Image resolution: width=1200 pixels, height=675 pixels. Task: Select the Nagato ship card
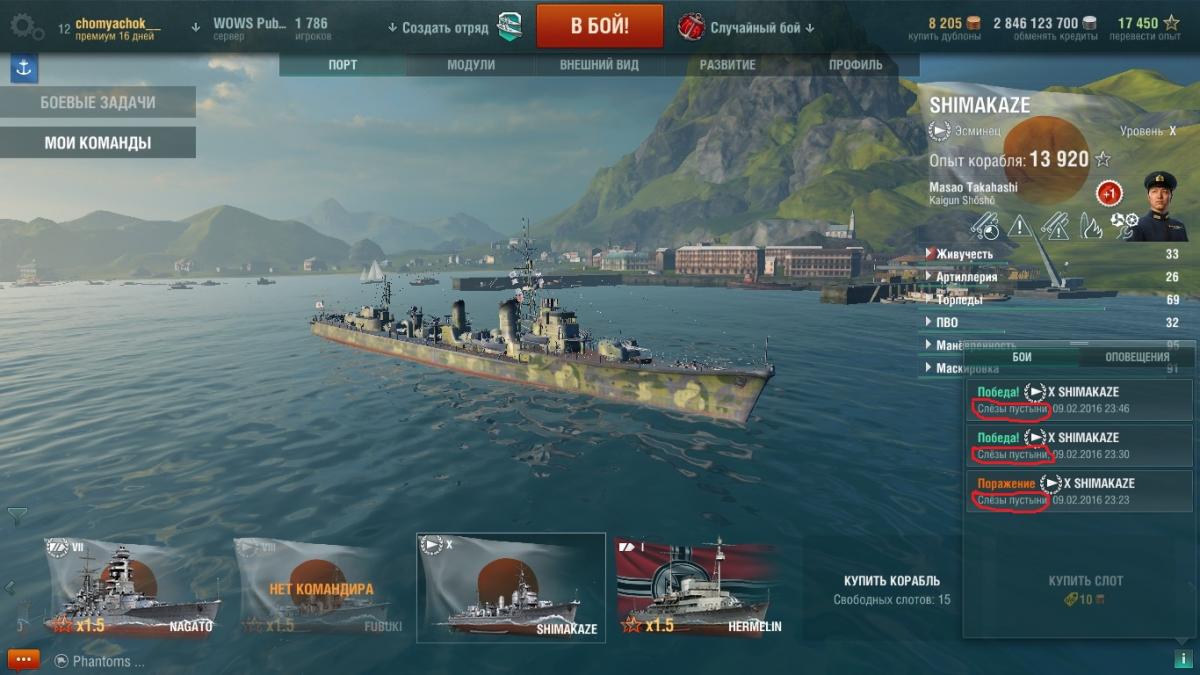130,588
